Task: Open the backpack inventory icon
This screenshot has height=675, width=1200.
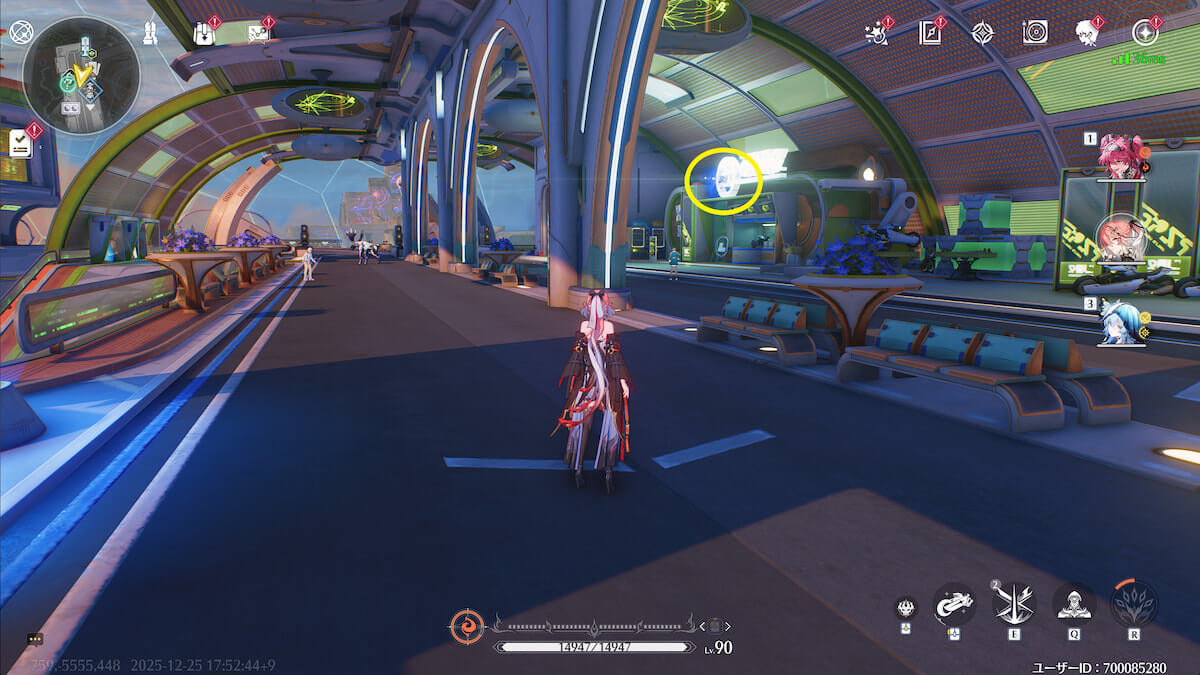Action: pyautogui.click(x=204, y=33)
